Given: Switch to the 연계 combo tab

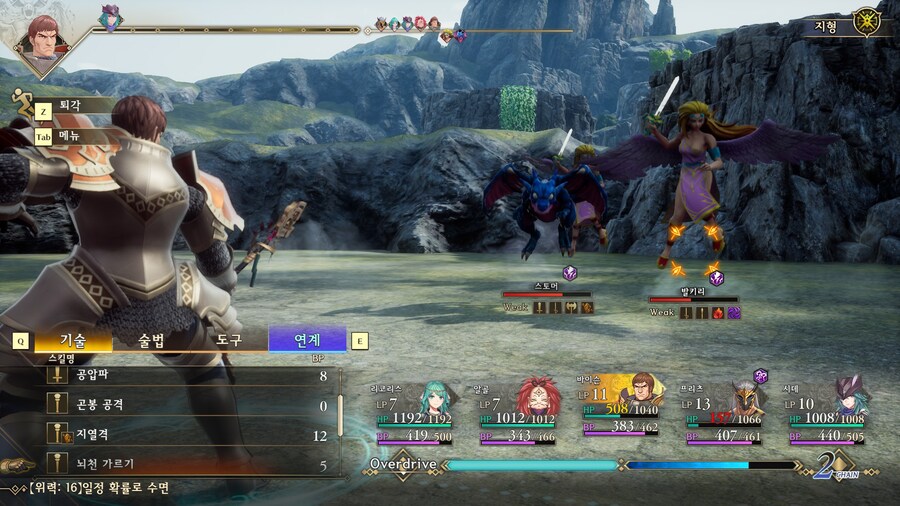Looking at the screenshot, I should coord(307,340).
